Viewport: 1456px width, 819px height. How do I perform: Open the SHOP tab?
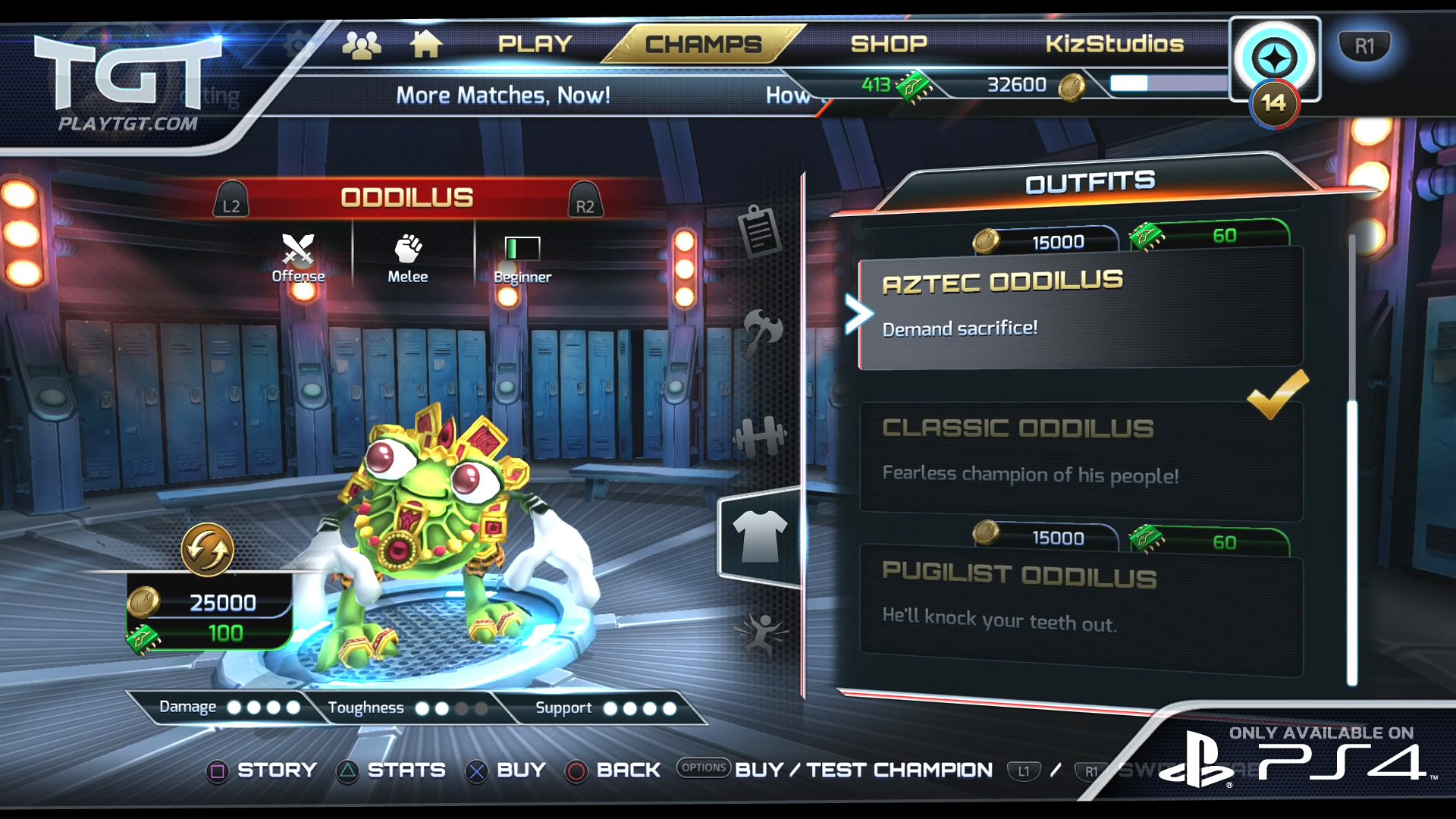[889, 44]
